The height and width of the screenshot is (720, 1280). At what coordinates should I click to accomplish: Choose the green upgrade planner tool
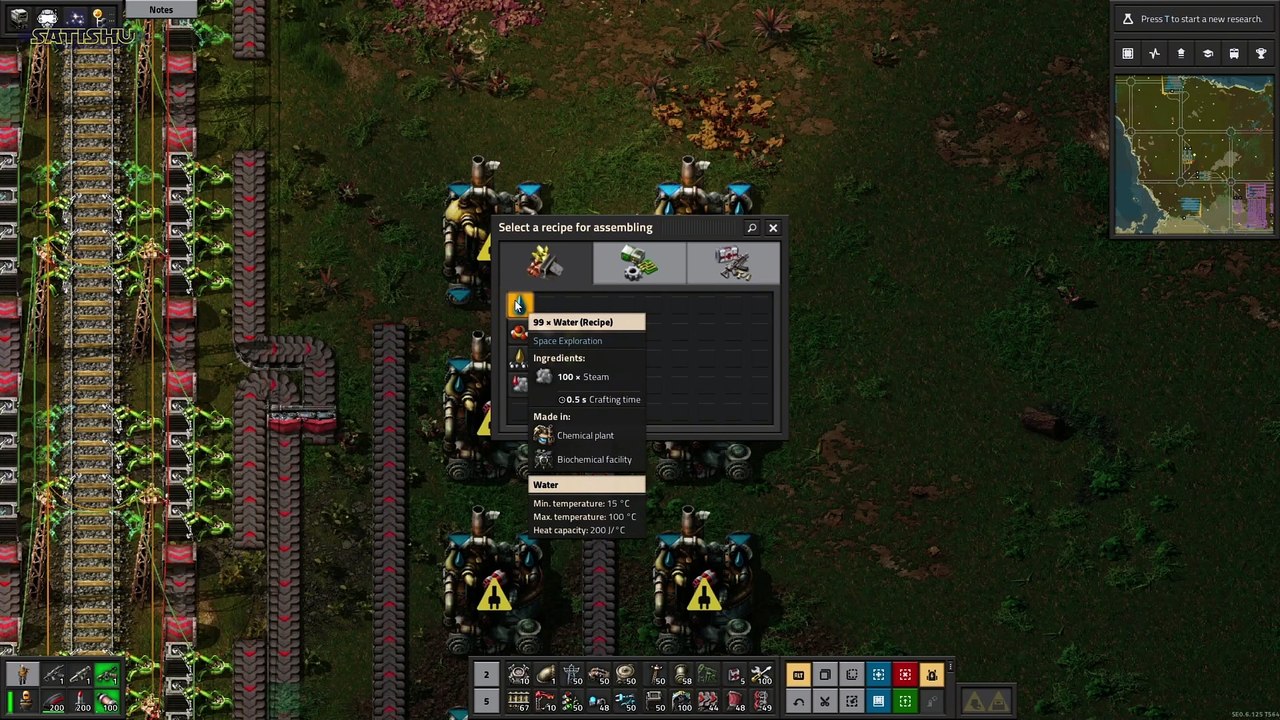click(x=904, y=701)
